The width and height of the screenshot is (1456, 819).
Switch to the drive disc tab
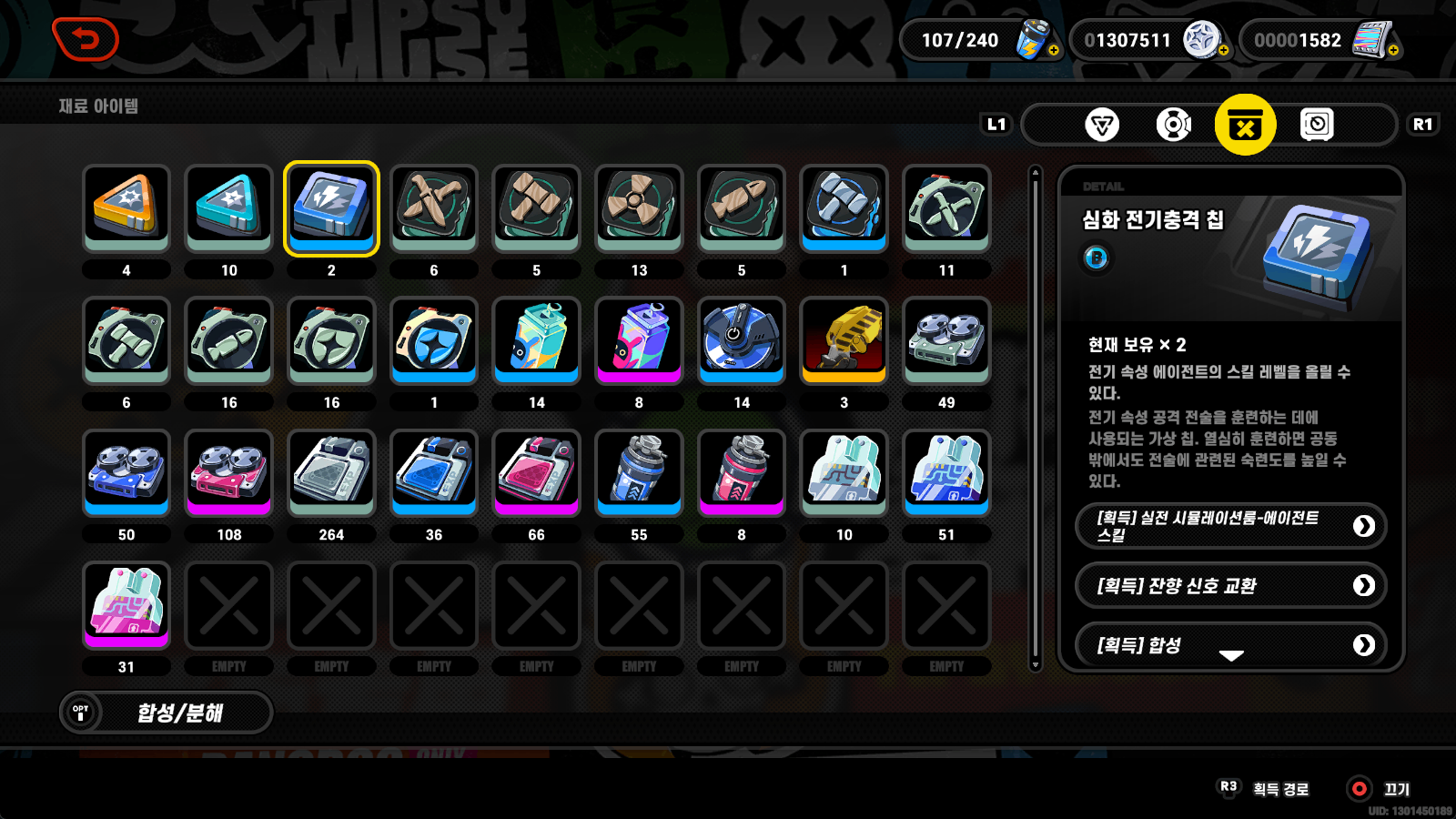[x=1173, y=125]
